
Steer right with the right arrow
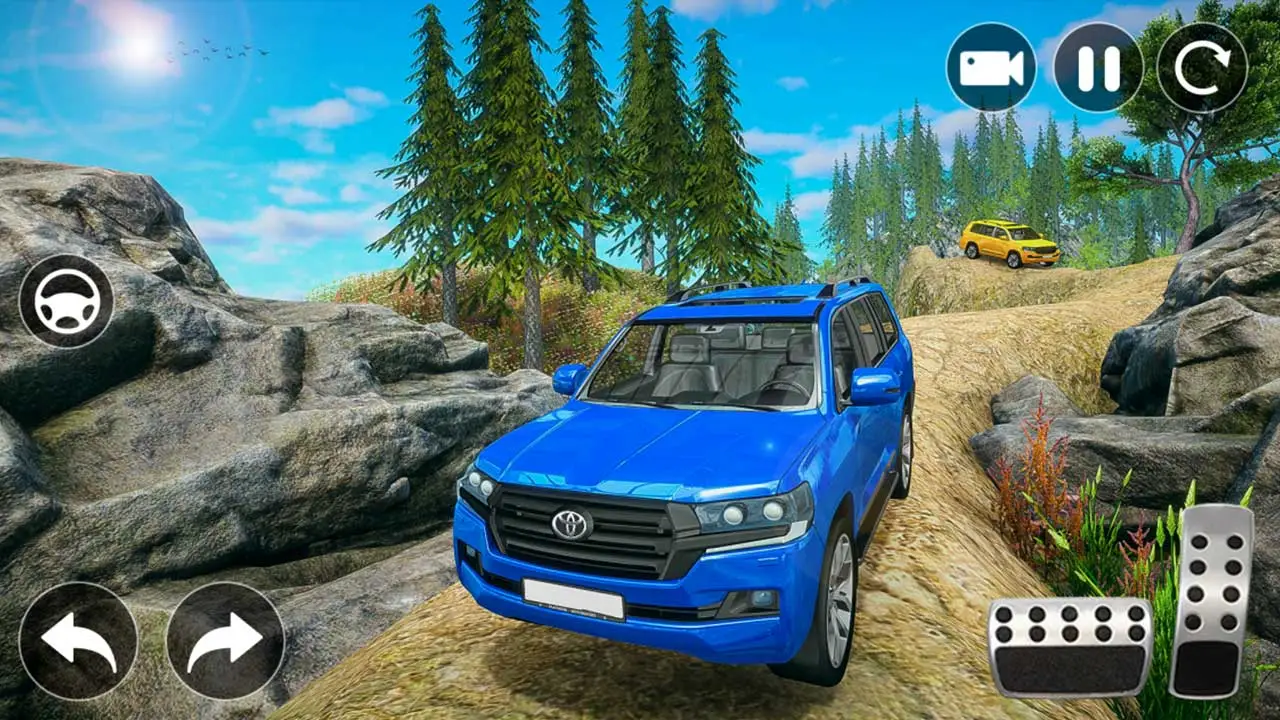(x=225, y=641)
